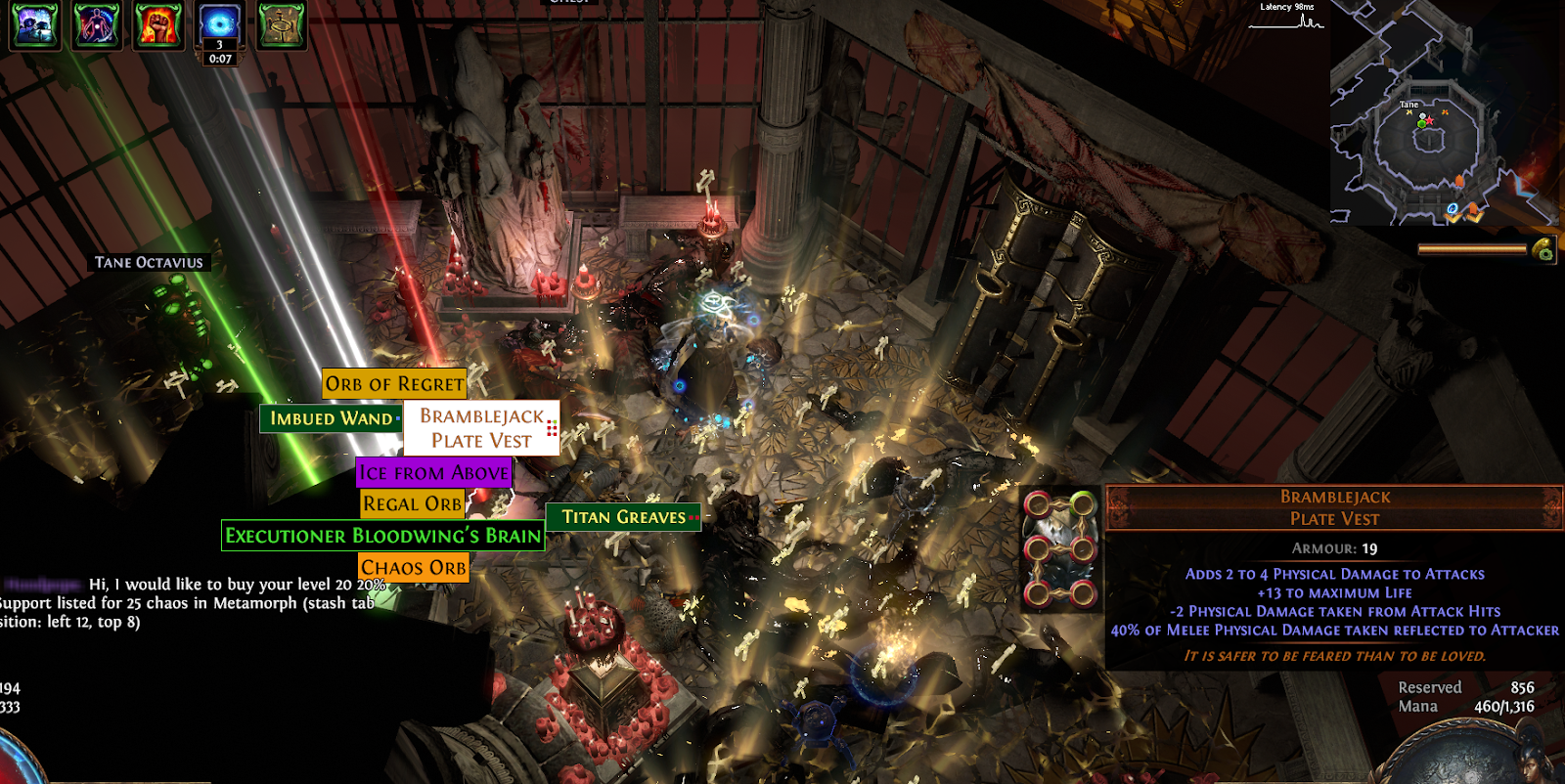The image size is (1565, 784).
Task: Select the Titan Greaves loot label
Action: pos(623,517)
